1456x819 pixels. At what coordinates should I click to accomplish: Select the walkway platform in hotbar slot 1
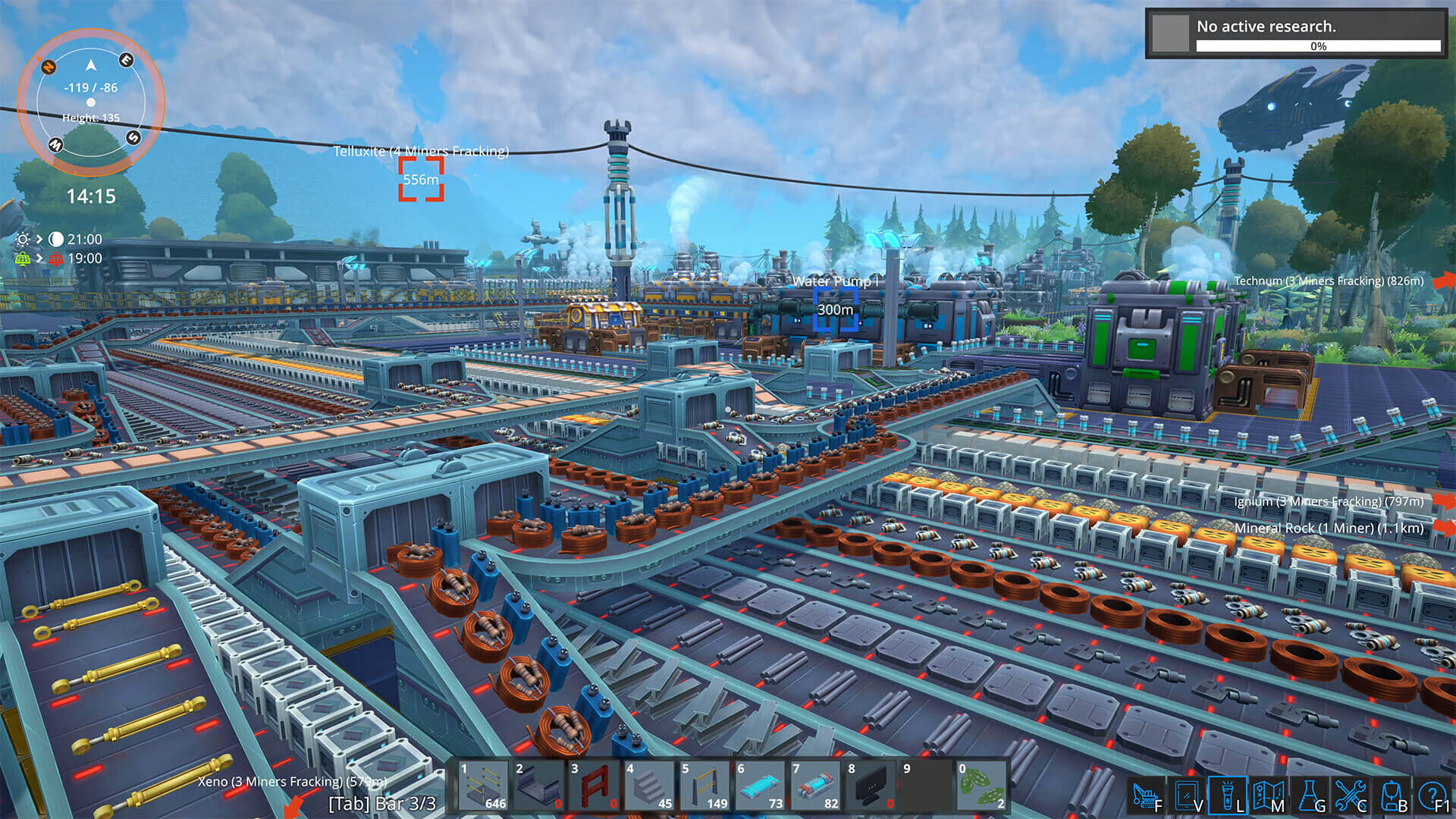click(x=483, y=785)
